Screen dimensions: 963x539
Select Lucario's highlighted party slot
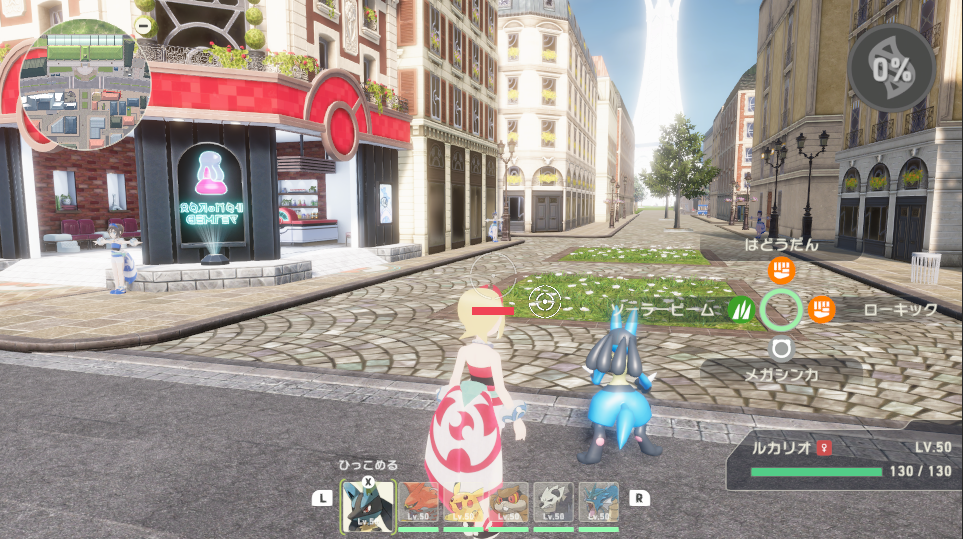click(367, 506)
